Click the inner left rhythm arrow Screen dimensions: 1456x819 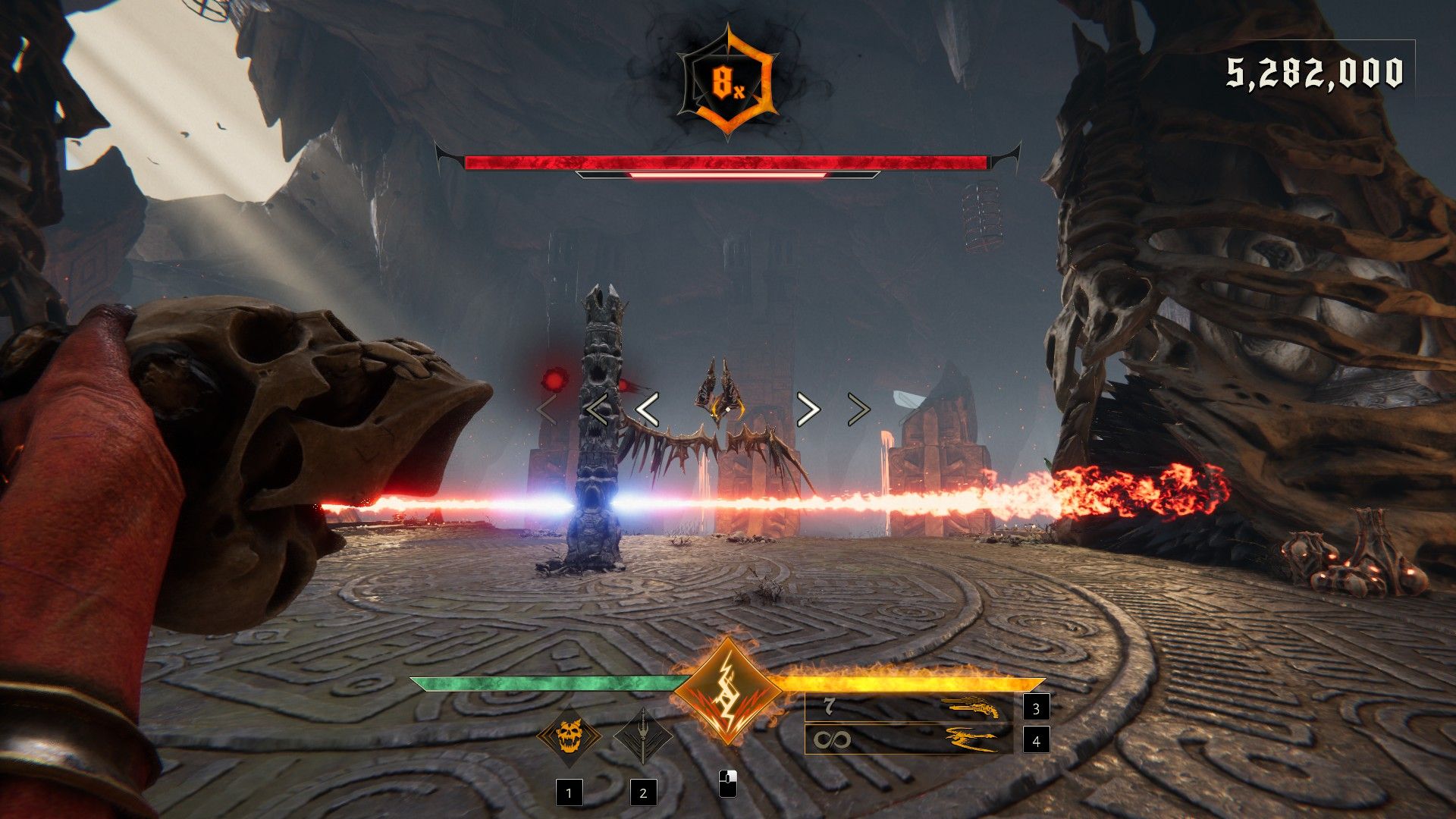(x=645, y=409)
